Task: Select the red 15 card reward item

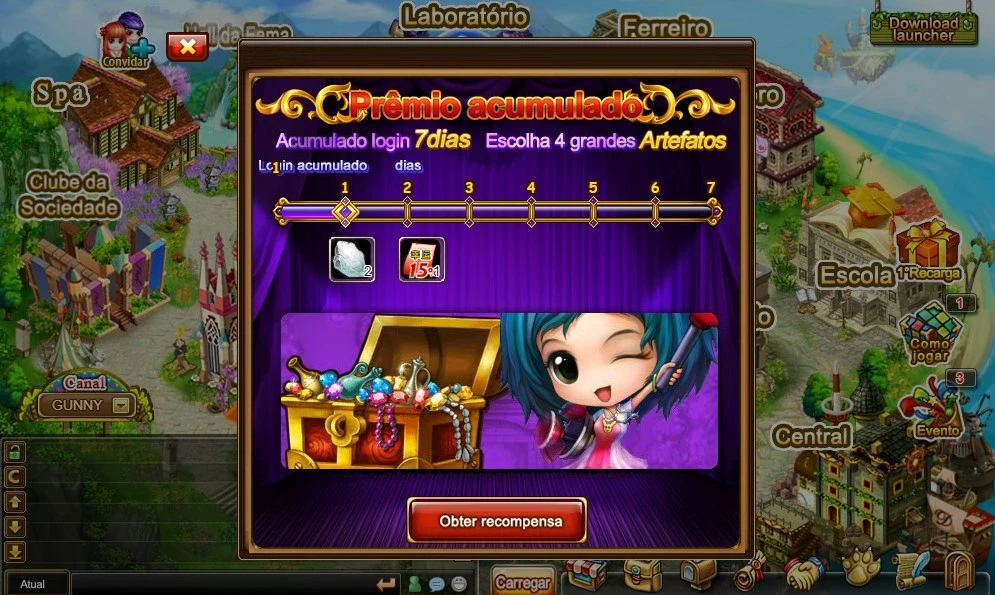Action: pos(422,259)
